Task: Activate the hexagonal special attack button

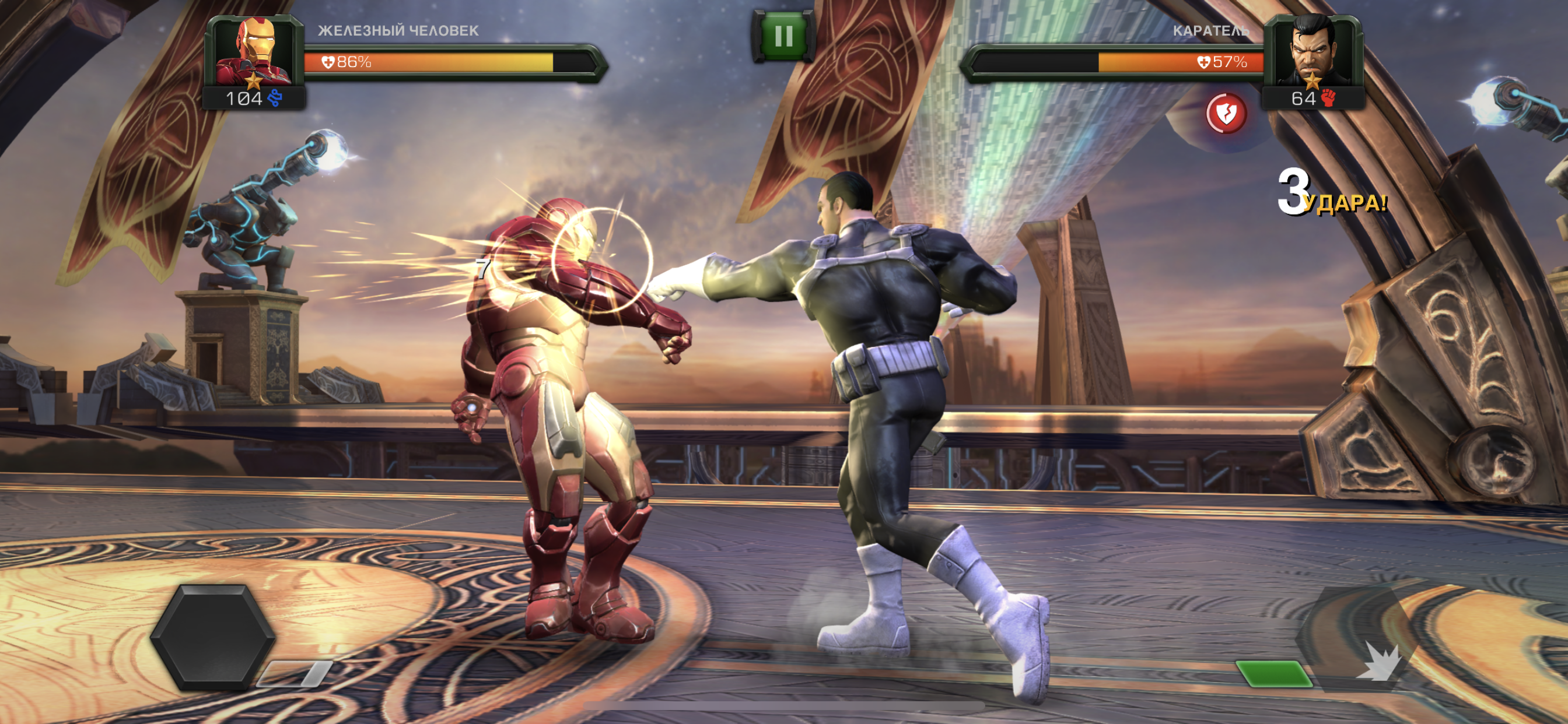Action: [212, 638]
